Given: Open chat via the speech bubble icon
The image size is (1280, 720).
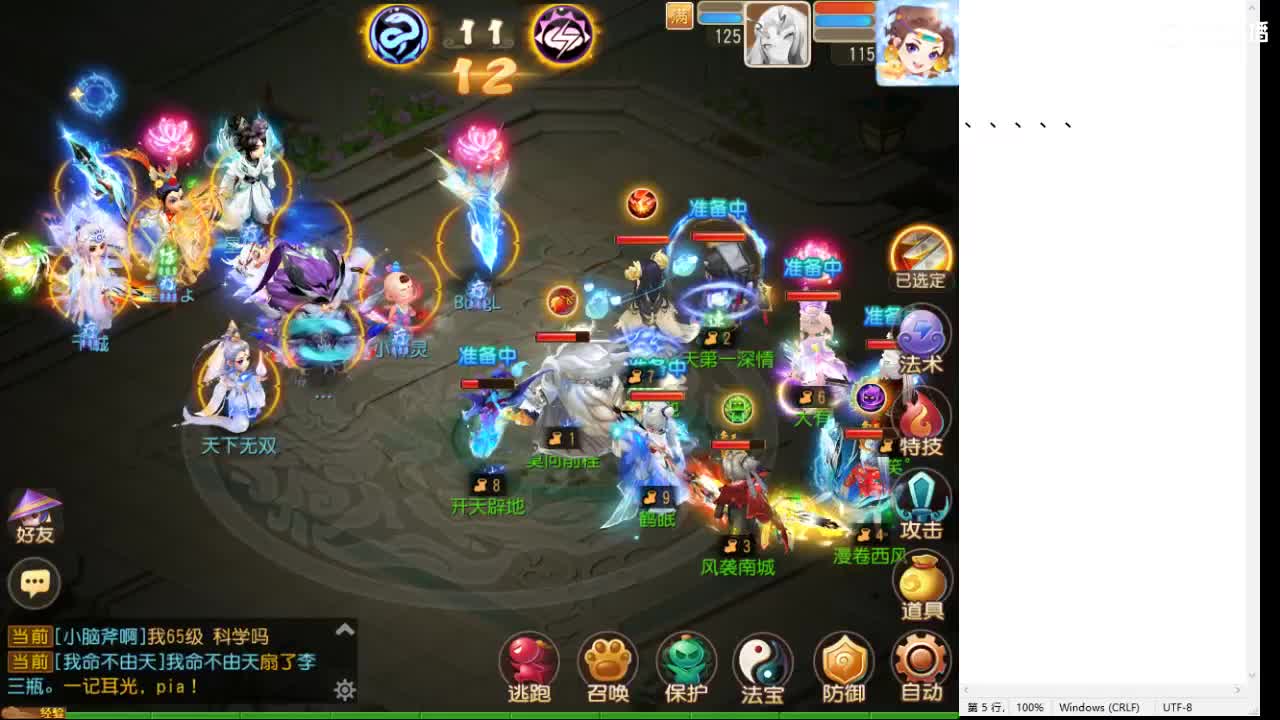Looking at the screenshot, I should coord(35,583).
